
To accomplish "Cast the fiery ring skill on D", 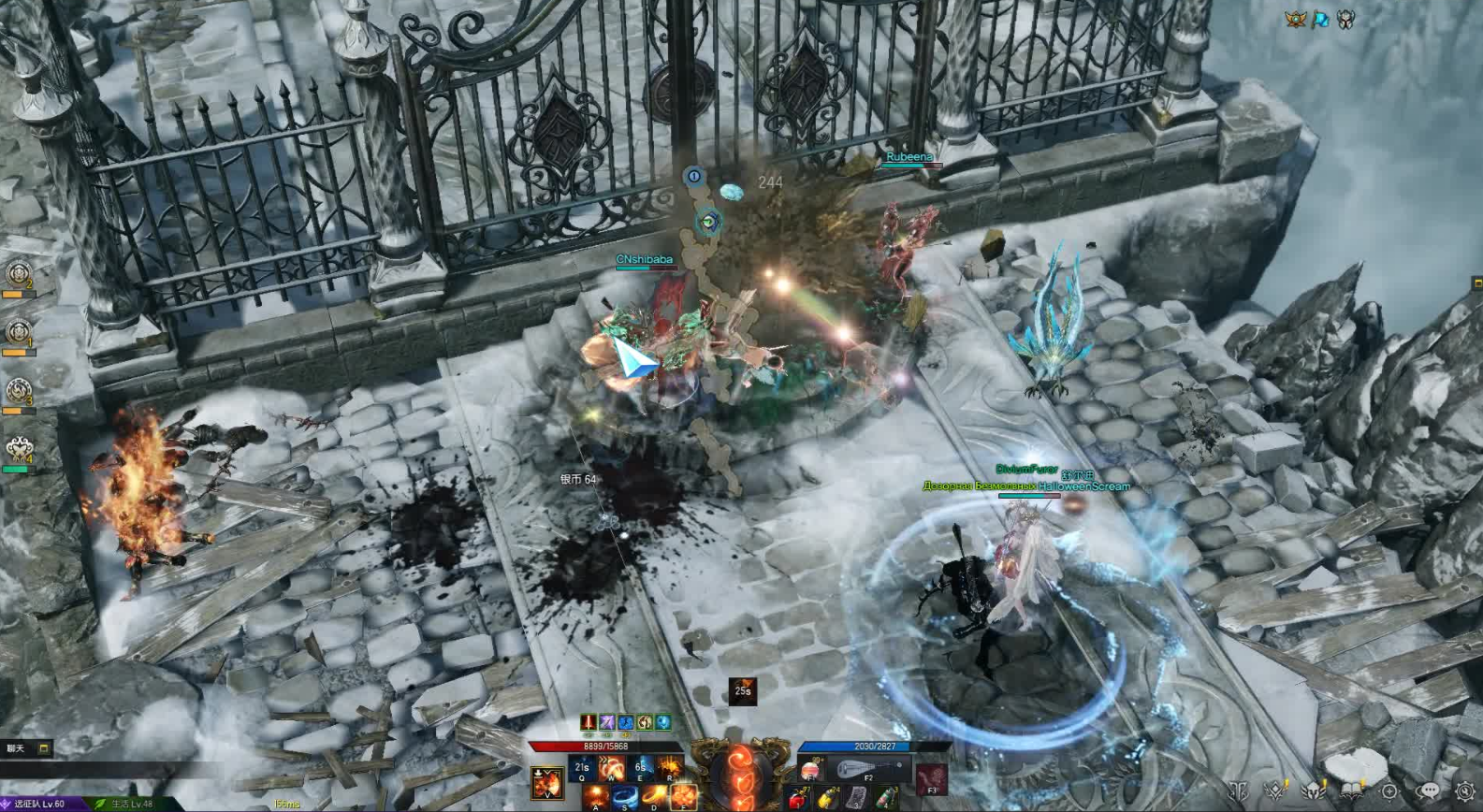I will pos(654,798).
